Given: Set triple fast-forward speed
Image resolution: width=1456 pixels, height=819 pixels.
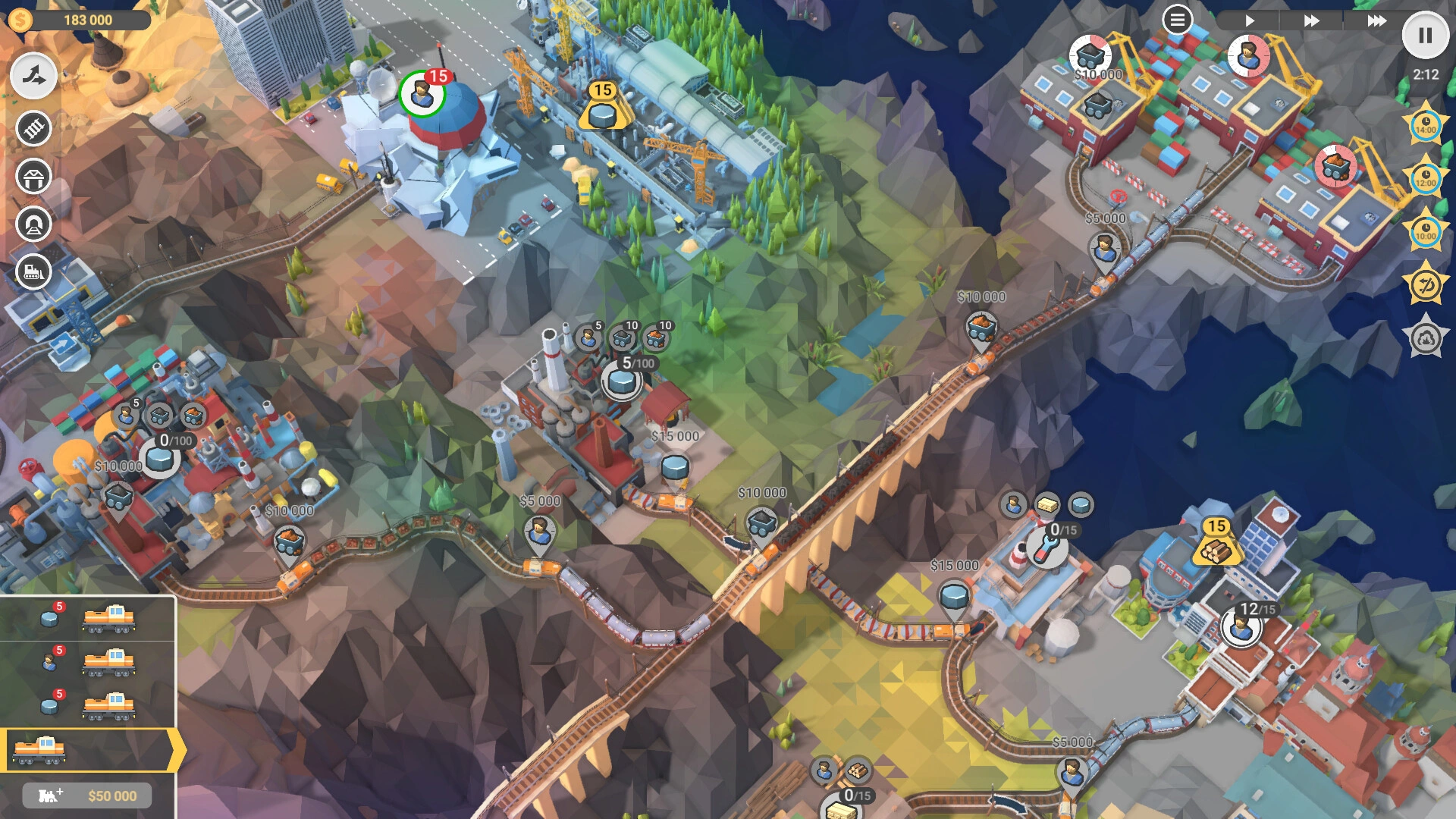Looking at the screenshot, I should click(x=1376, y=20).
